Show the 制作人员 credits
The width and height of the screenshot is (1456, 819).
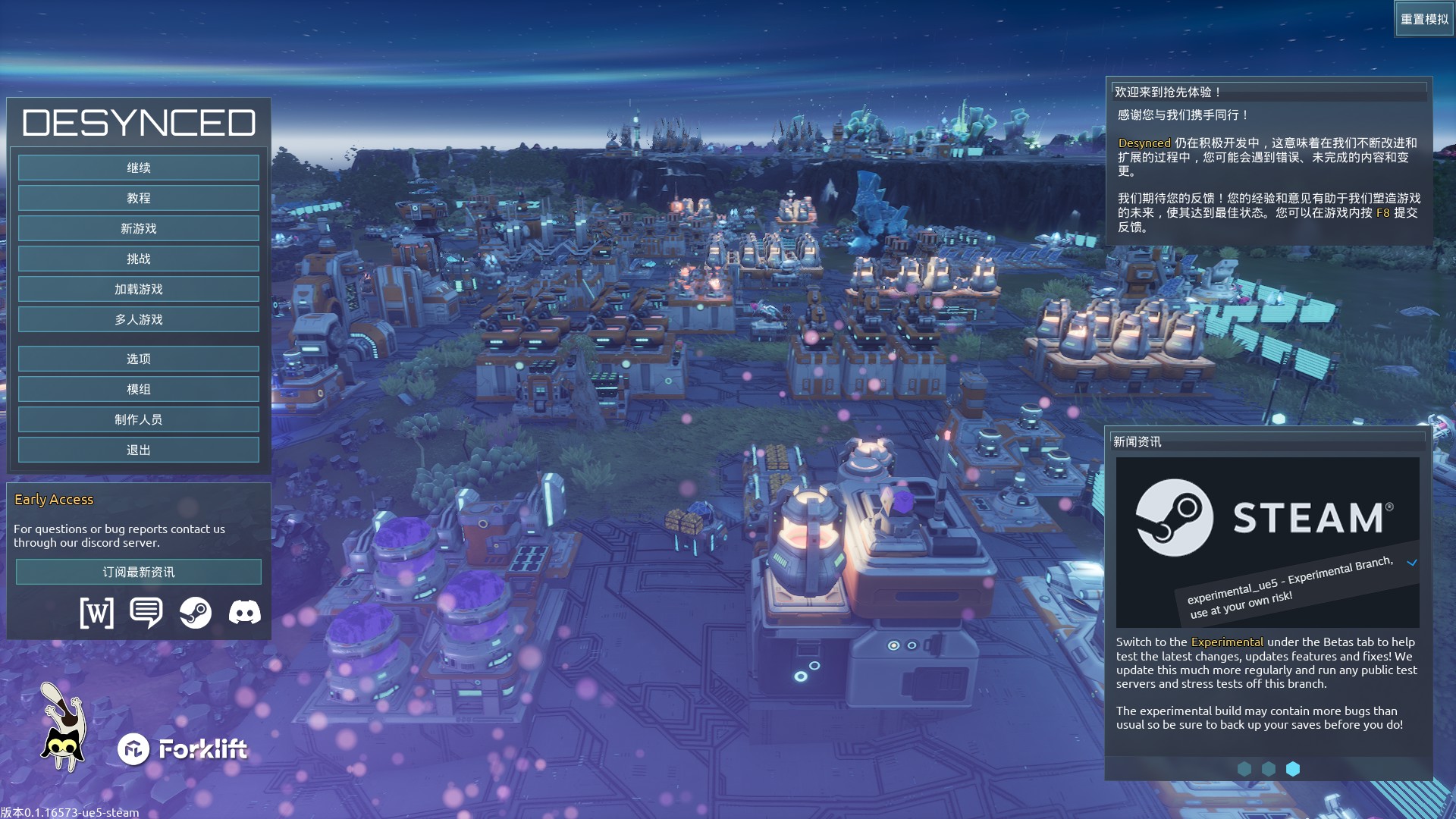(x=139, y=419)
